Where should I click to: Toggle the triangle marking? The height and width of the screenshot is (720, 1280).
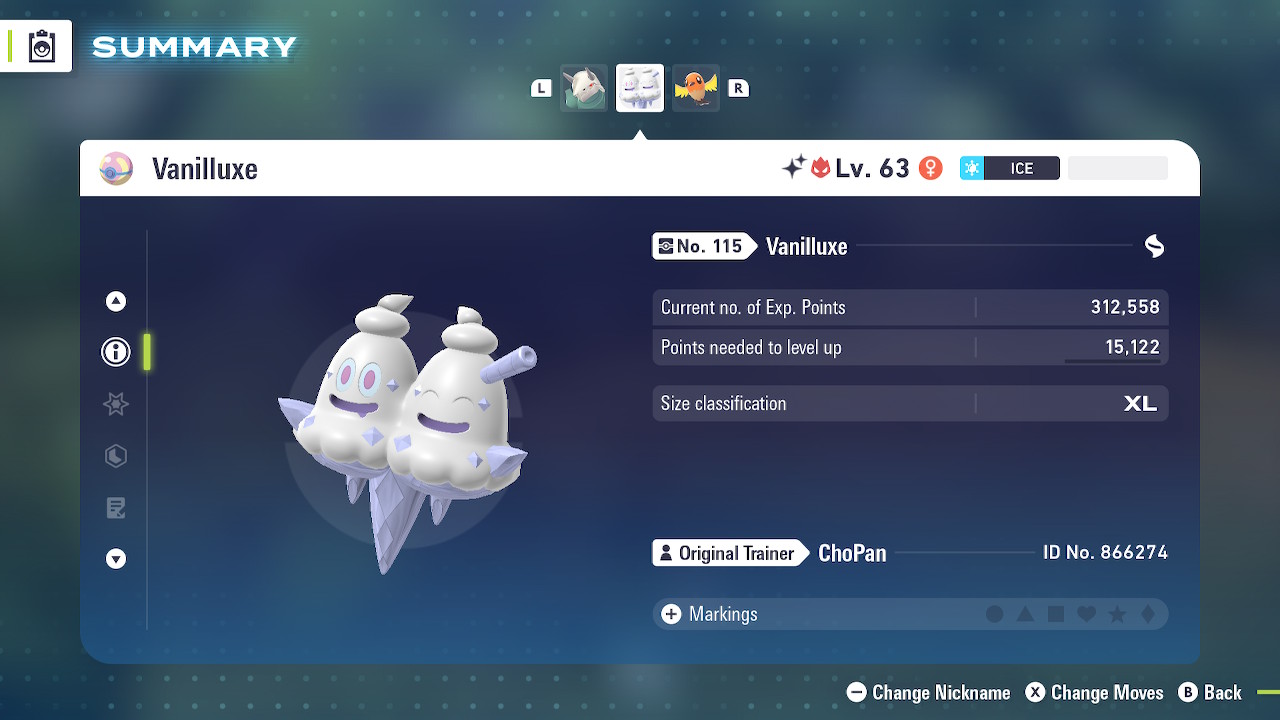(x=1025, y=614)
